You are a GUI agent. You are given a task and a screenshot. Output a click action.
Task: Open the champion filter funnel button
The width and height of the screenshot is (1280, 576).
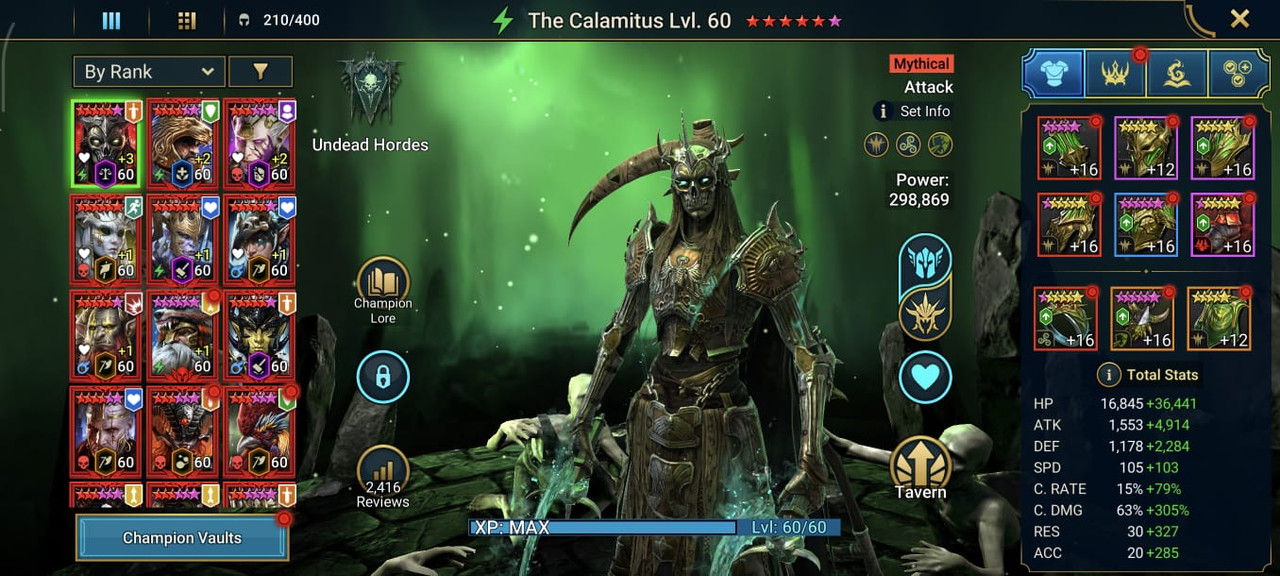[260, 72]
